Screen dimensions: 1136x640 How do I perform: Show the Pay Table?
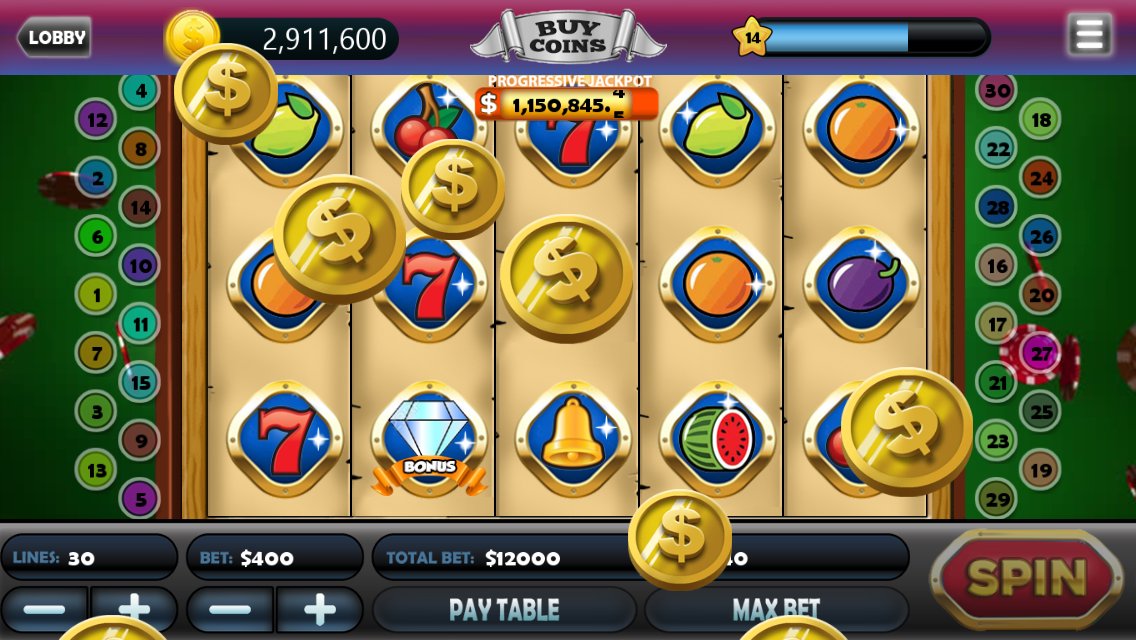[x=504, y=609]
